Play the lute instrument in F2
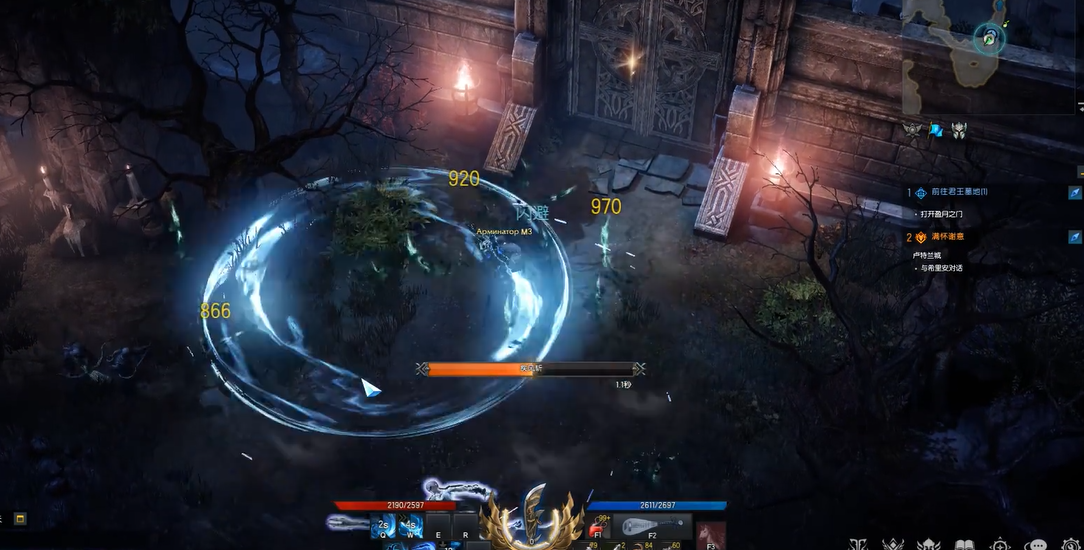Screen dimensions: 1084x550 [654, 527]
